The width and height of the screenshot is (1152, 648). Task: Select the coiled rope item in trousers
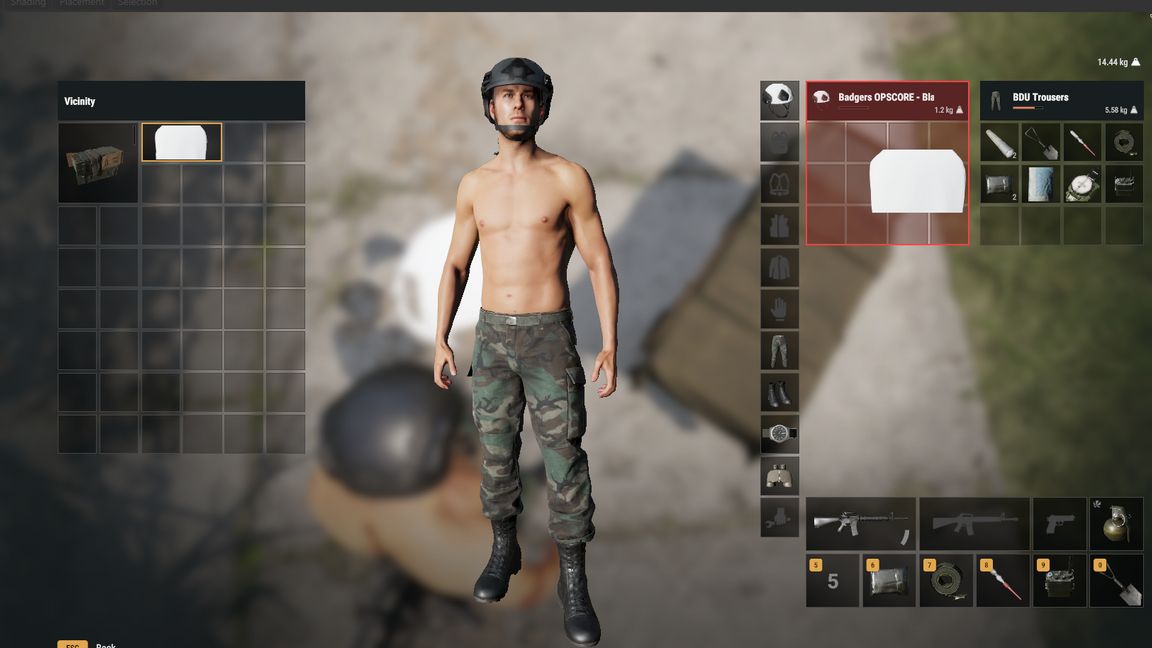click(1124, 143)
